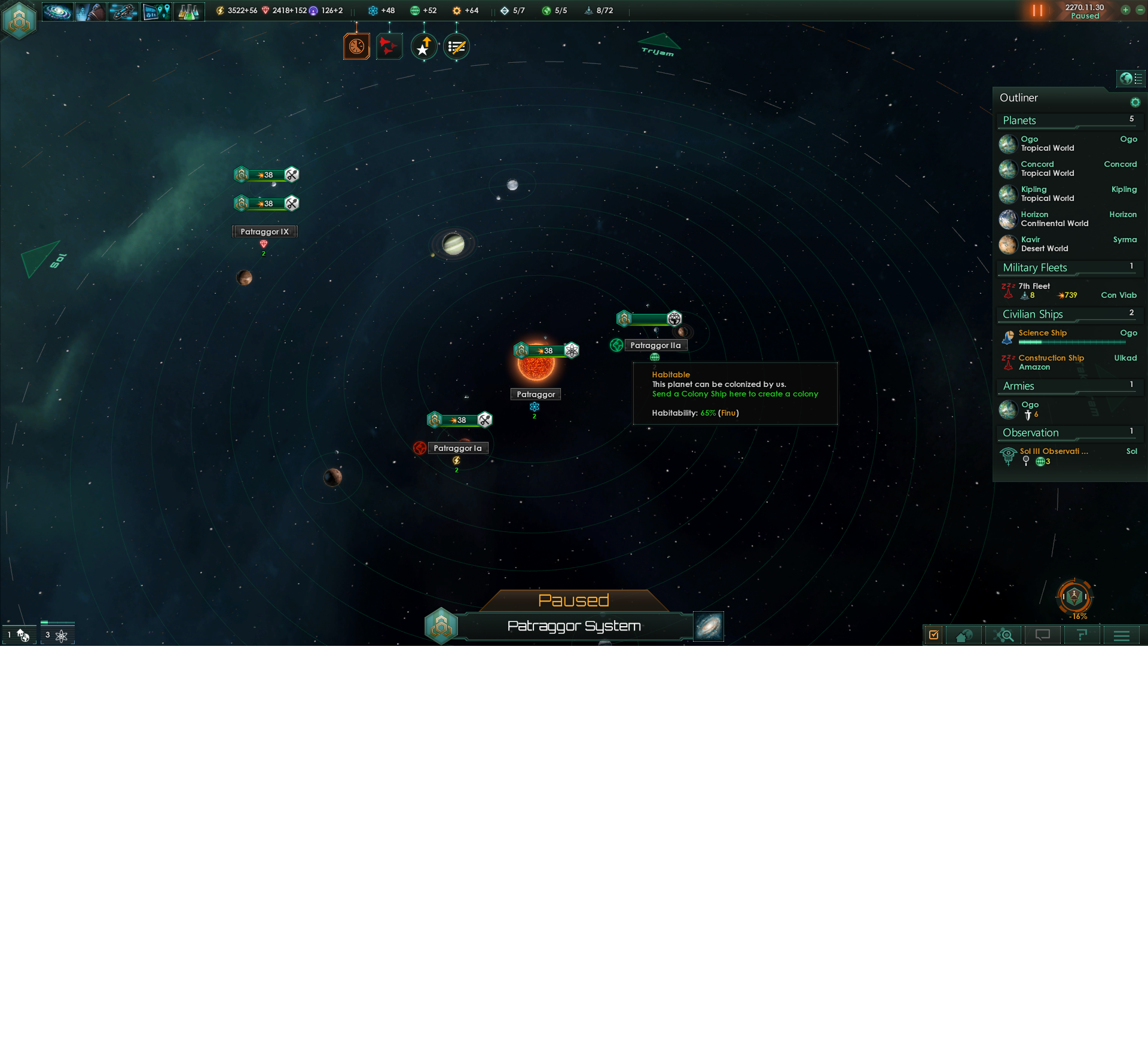
Task: Open the planets and sectors overview
Action: coord(156,10)
